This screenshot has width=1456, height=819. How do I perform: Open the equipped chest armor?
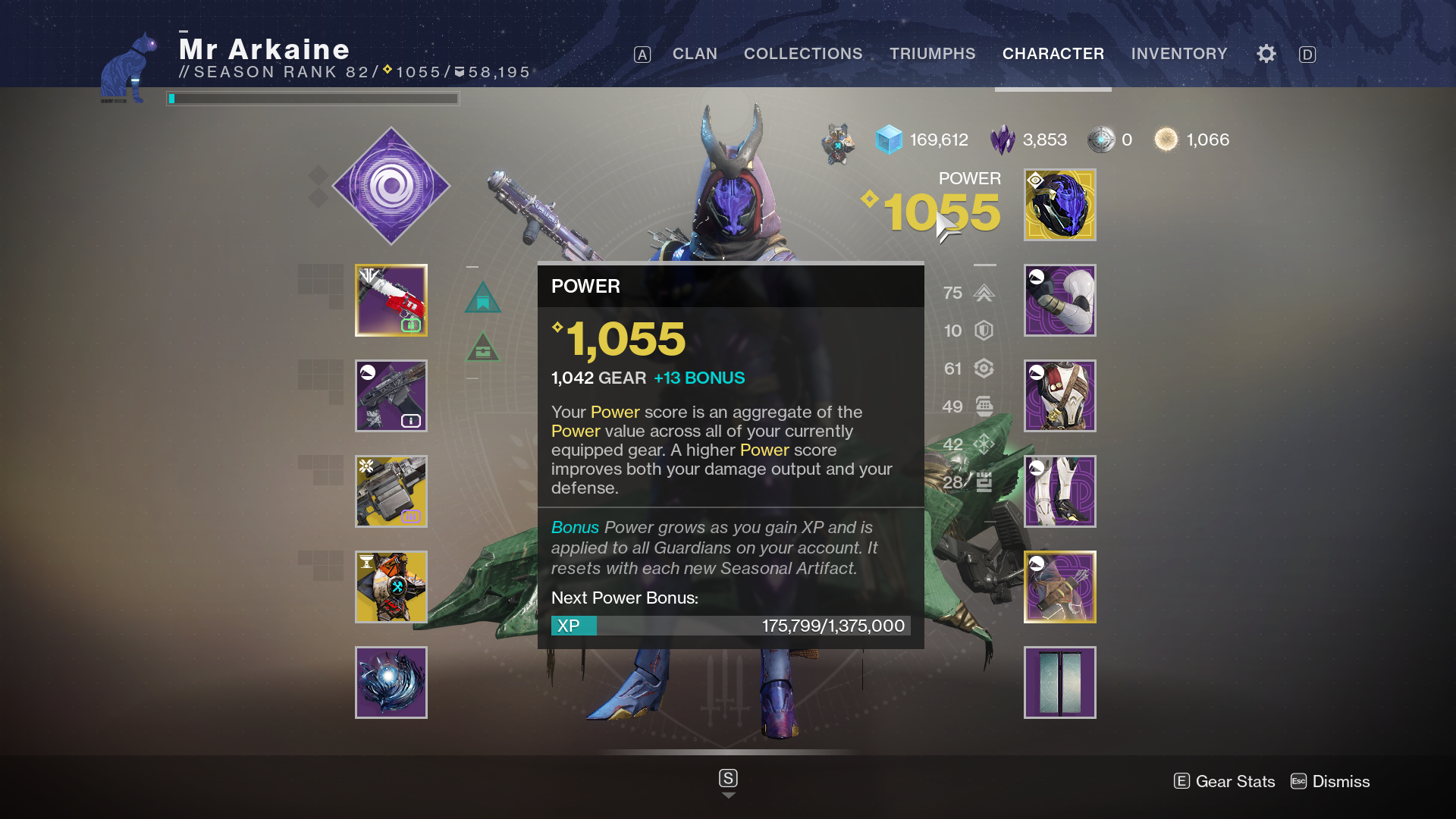coord(1059,395)
